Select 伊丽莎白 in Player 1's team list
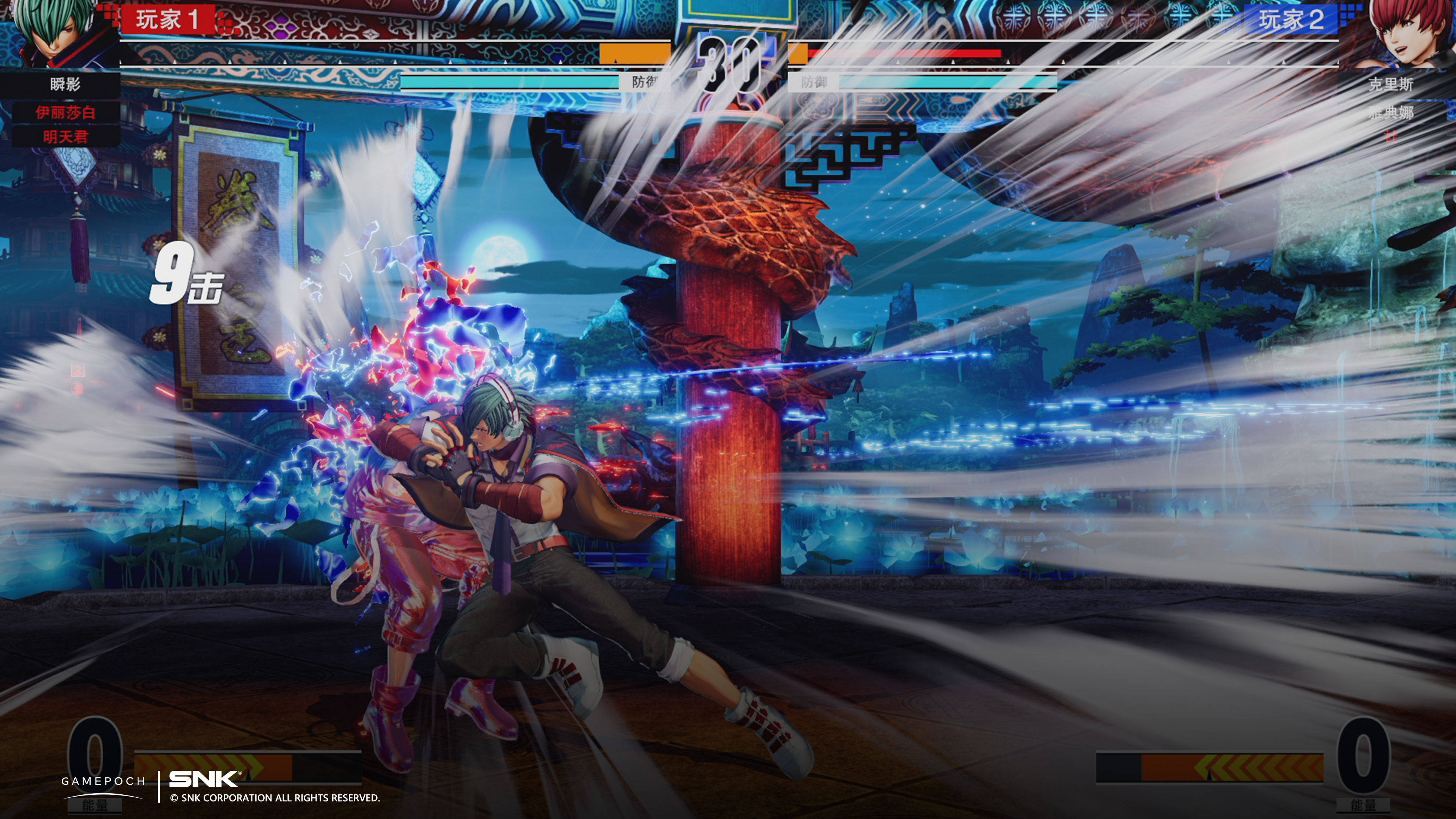Image resolution: width=1456 pixels, height=819 pixels. (66, 113)
